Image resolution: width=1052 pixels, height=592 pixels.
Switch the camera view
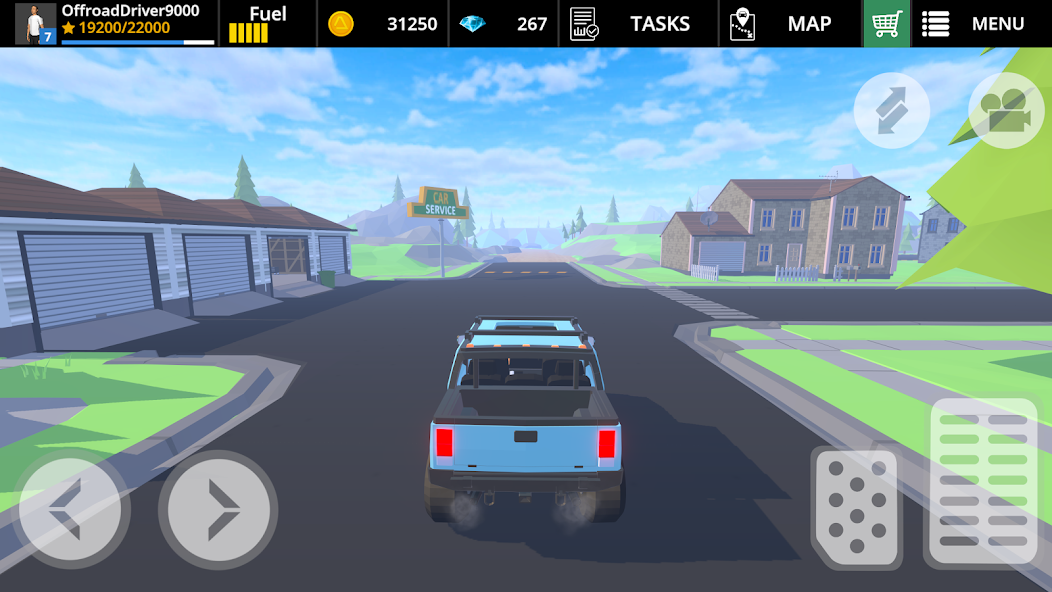point(1006,110)
